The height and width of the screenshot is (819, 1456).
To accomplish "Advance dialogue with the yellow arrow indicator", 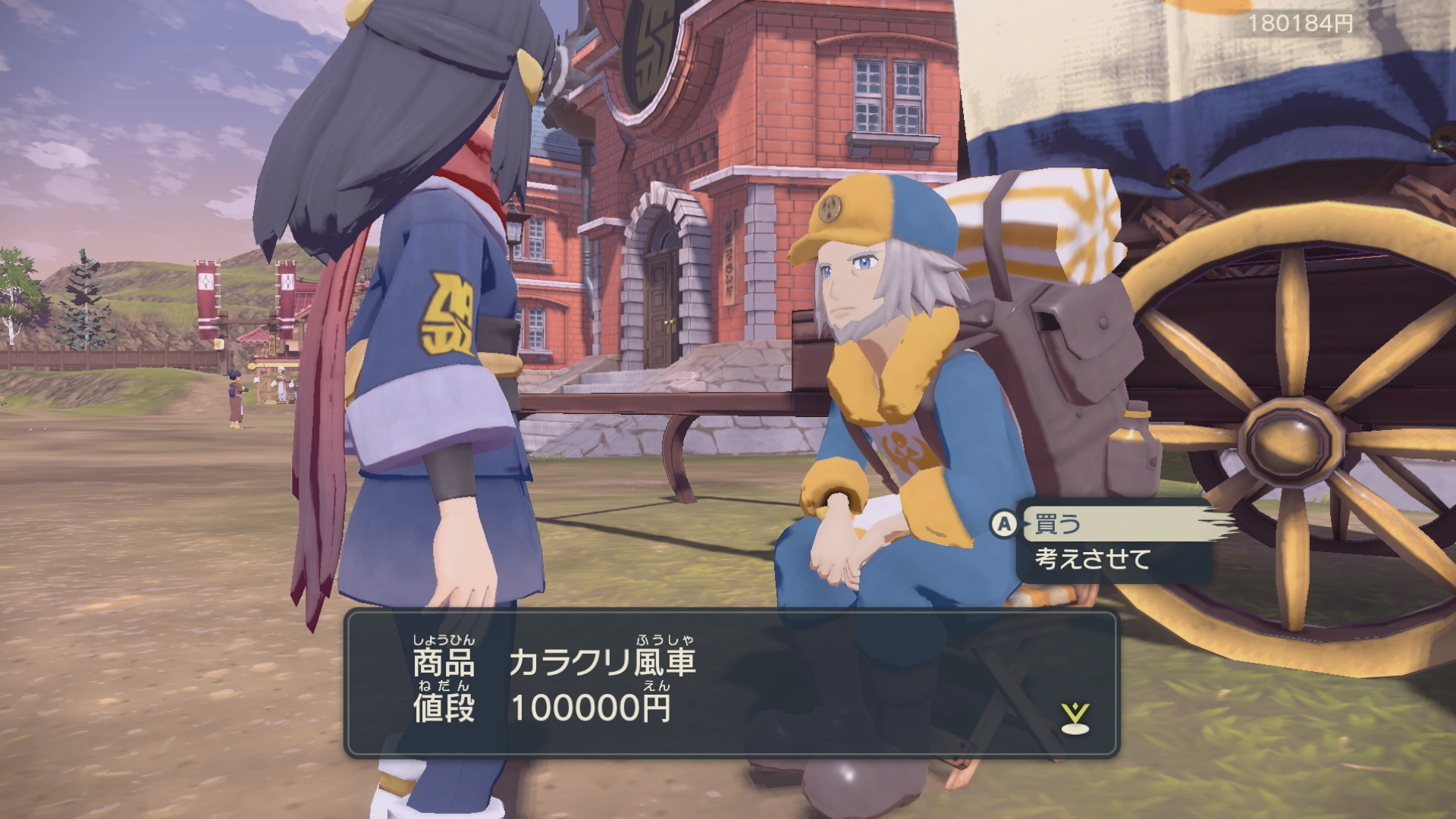I will tap(1075, 720).
